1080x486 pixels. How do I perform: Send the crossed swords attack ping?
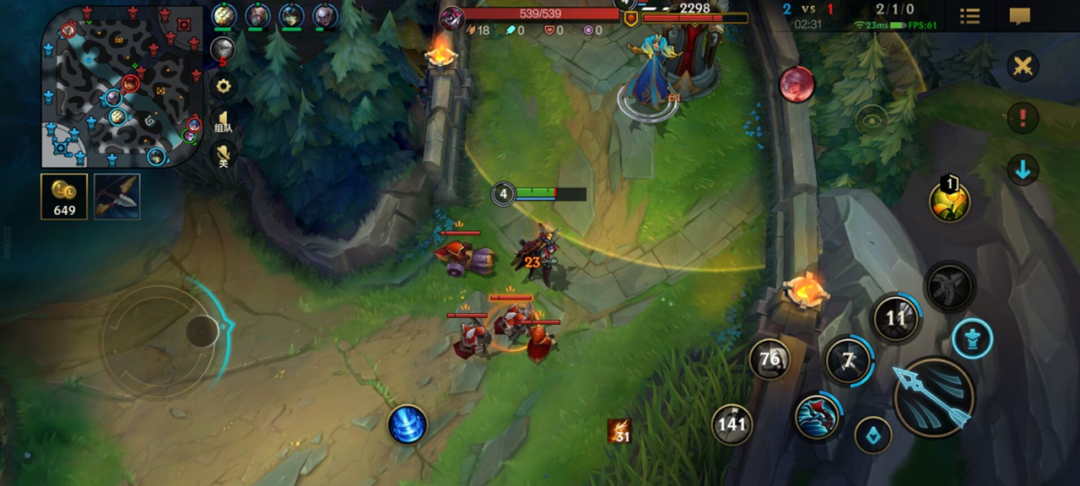(1022, 67)
